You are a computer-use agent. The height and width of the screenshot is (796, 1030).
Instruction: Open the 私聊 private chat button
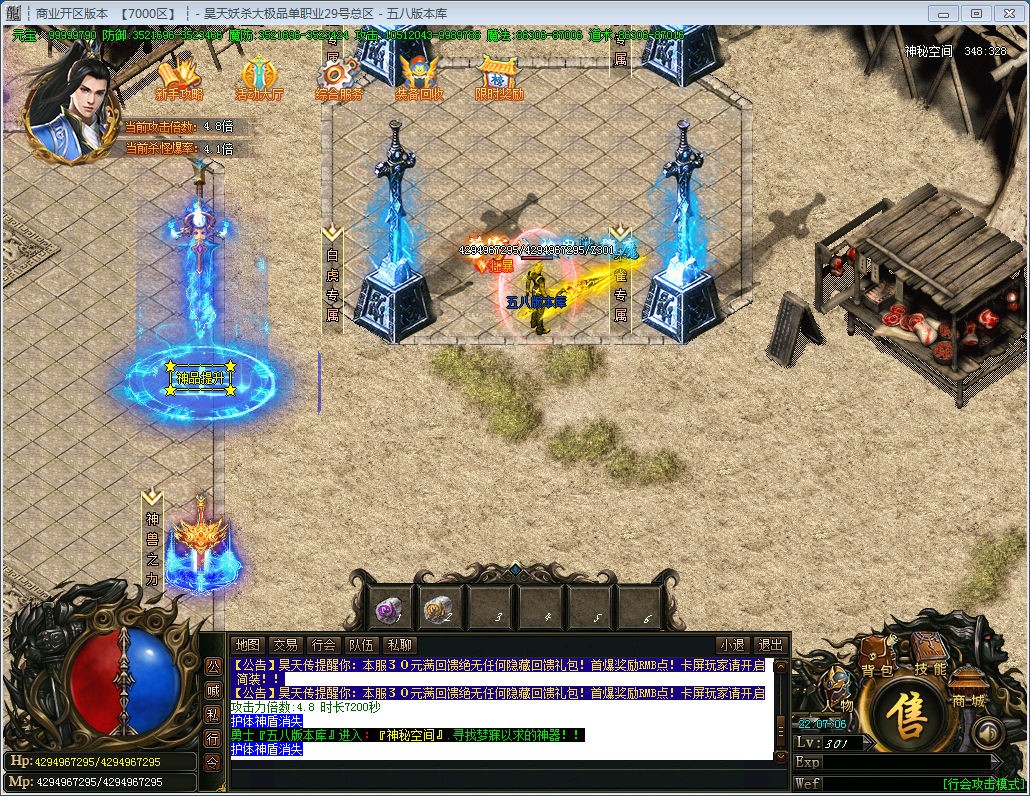pos(400,645)
